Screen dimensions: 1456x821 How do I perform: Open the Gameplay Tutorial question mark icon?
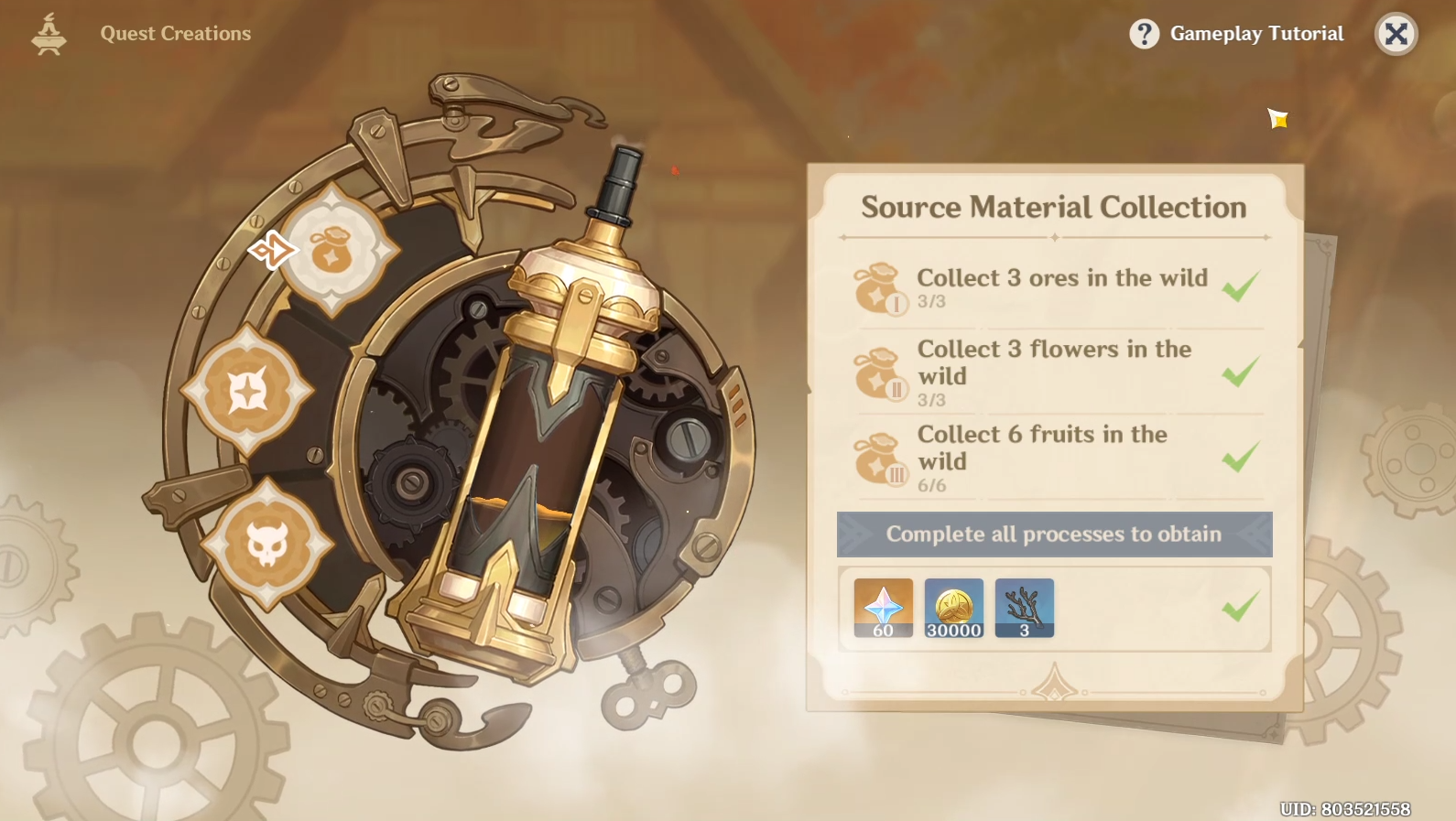pos(1143,33)
